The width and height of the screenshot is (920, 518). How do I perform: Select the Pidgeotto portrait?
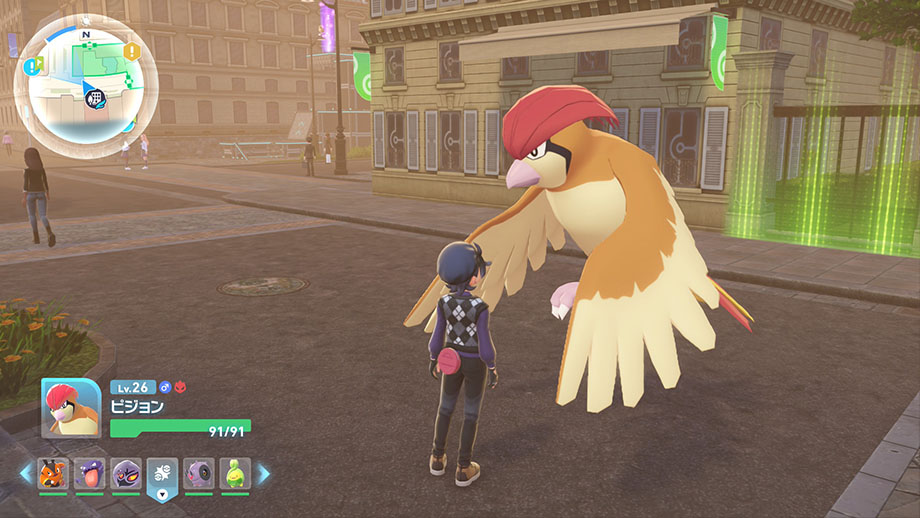[x=71, y=407]
